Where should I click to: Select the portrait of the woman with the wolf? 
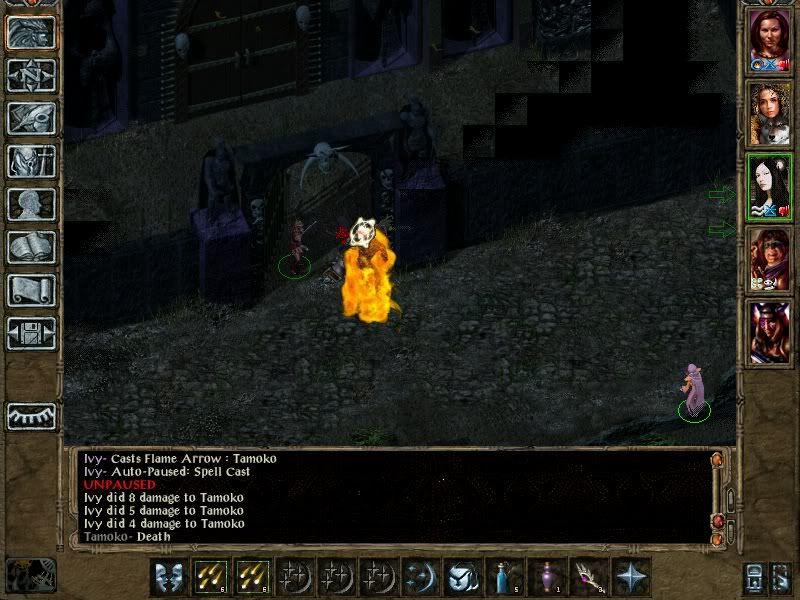coord(770,113)
